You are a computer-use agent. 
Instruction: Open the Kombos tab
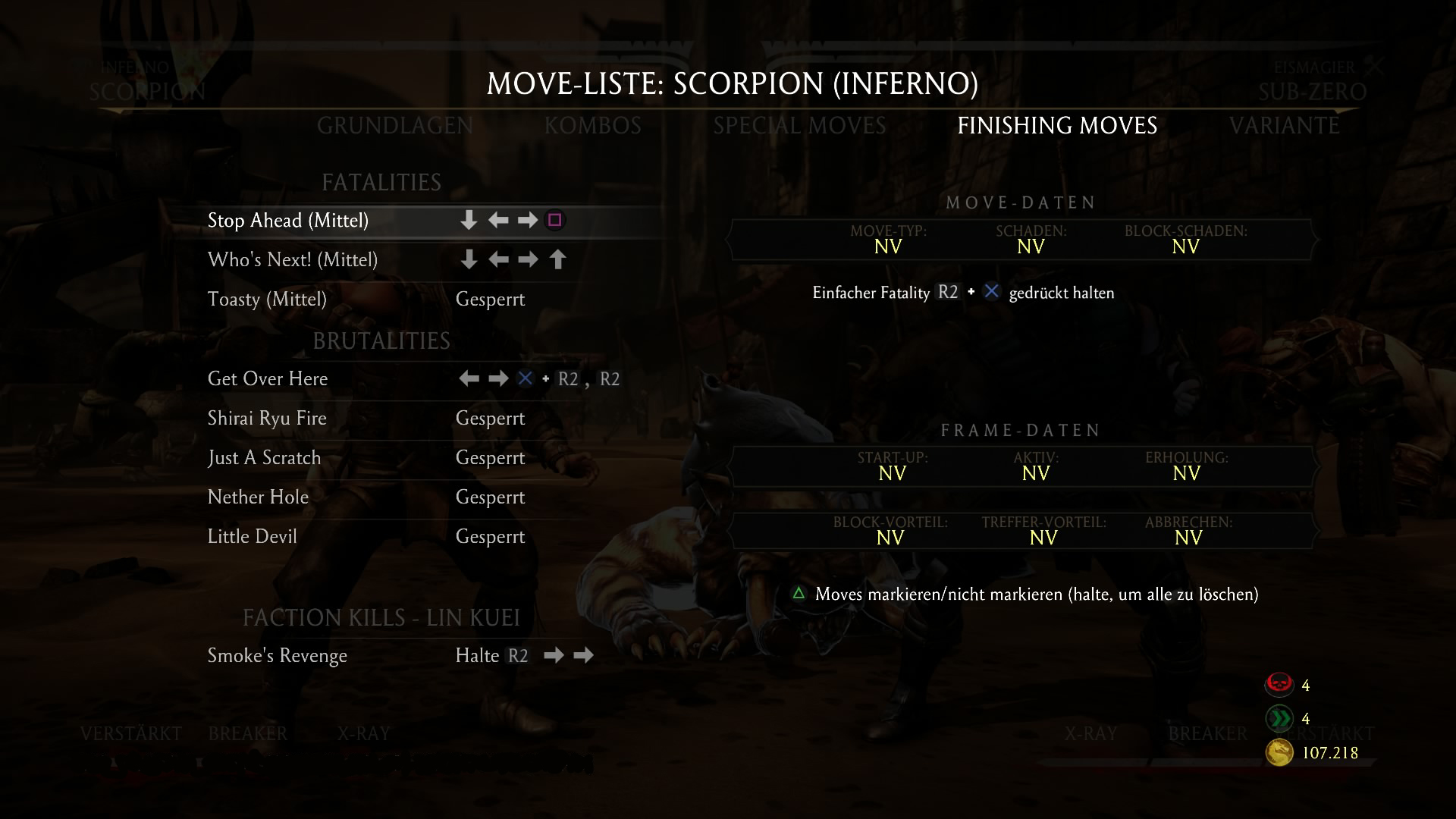click(x=592, y=126)
